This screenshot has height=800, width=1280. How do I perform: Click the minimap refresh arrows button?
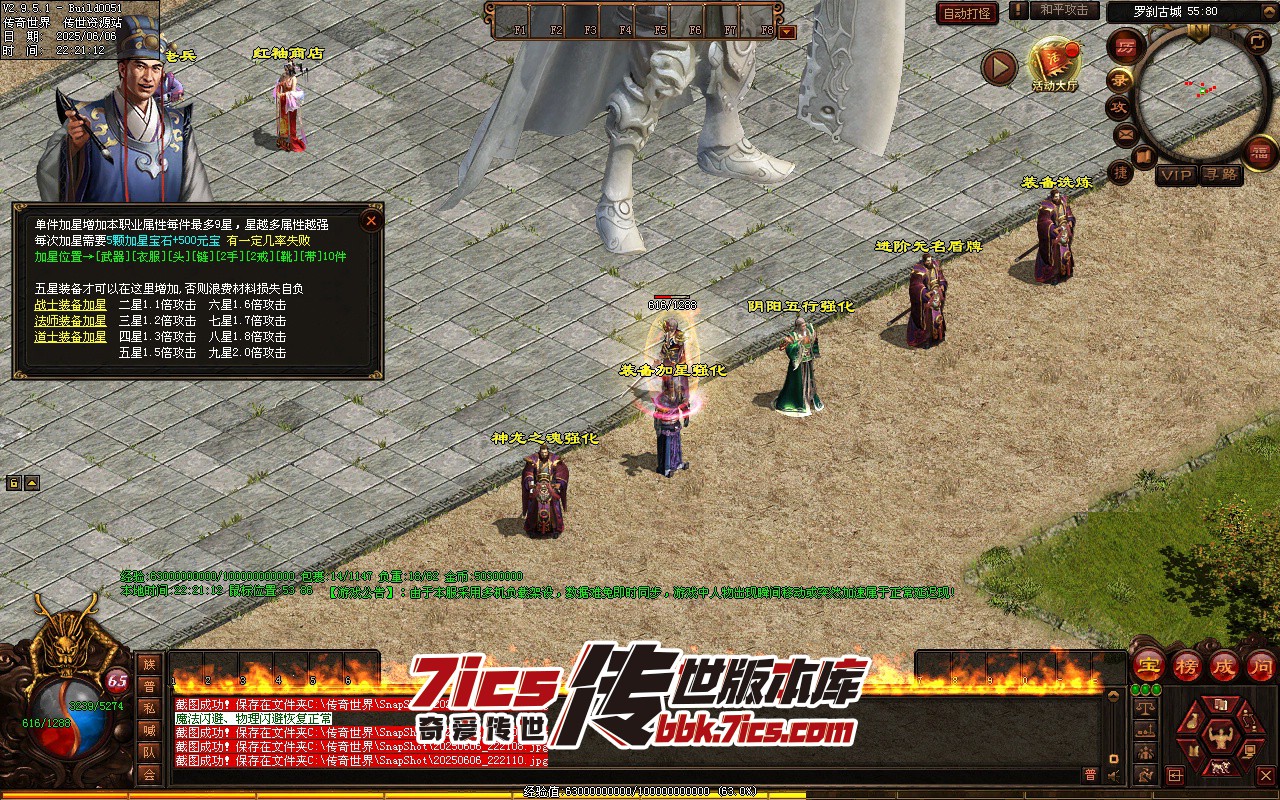coord(1256,42)
